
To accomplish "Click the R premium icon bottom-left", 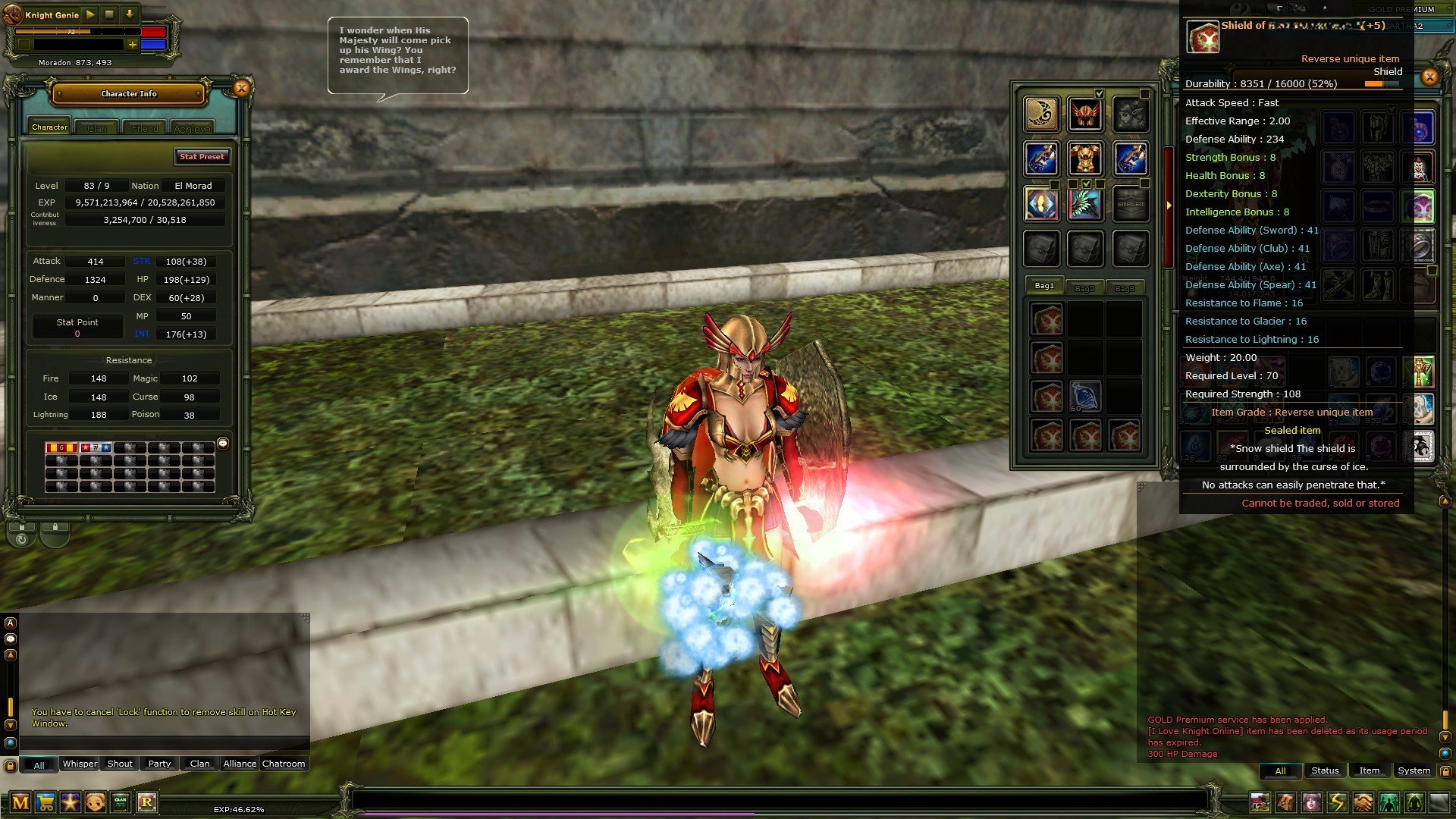I will point(146,802).
